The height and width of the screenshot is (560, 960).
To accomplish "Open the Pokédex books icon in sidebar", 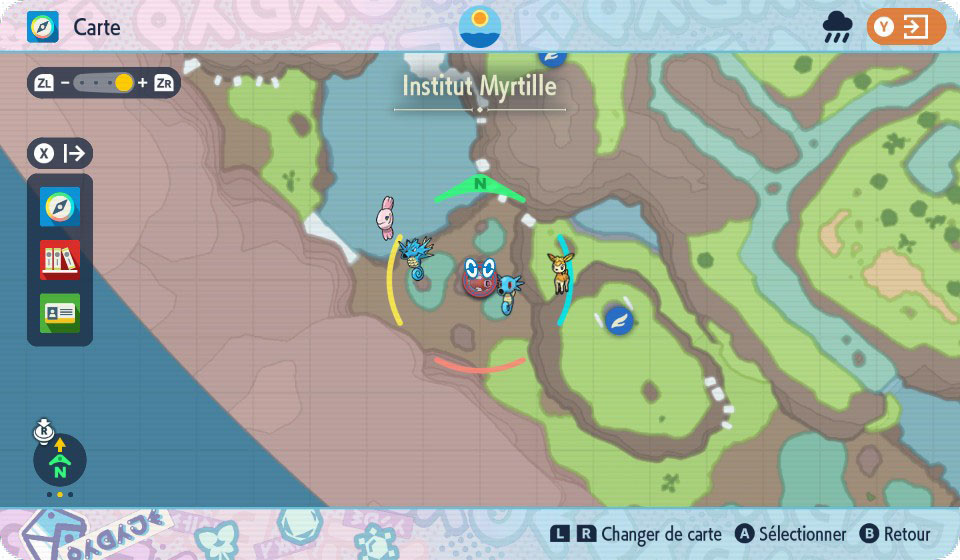I will [60, 260].
